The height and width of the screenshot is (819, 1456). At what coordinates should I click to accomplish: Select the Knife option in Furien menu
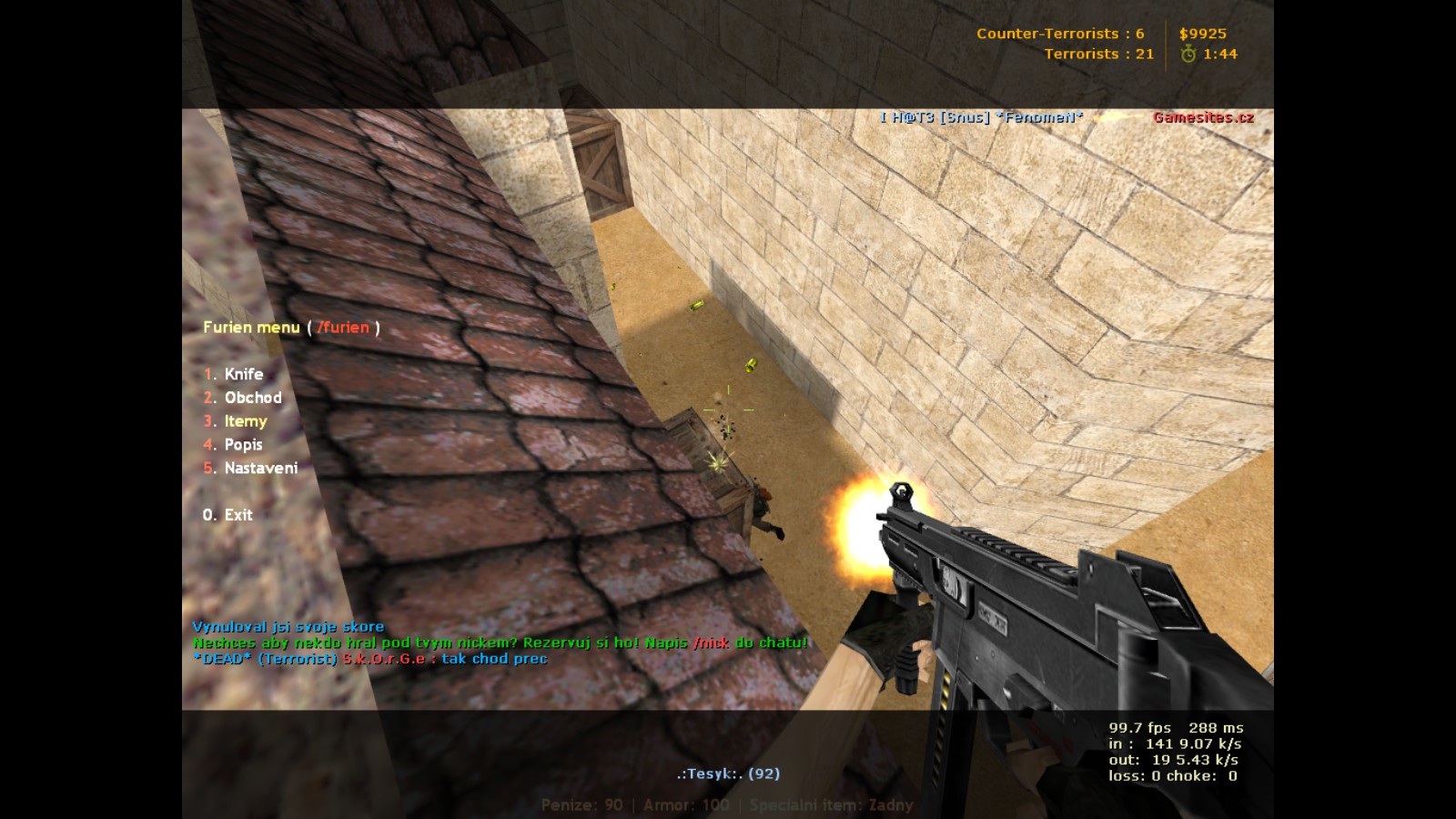pyautogui.click(x=243, y=374)
